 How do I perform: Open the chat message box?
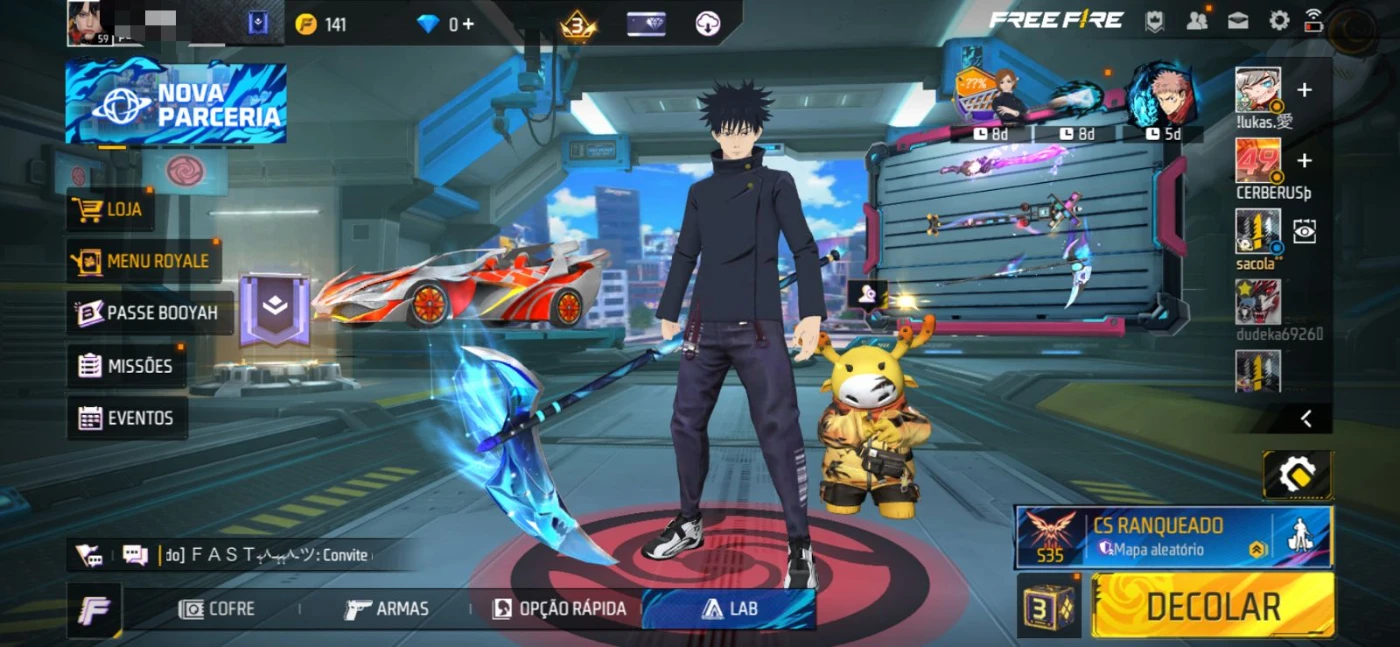click(x=135, y=555)
